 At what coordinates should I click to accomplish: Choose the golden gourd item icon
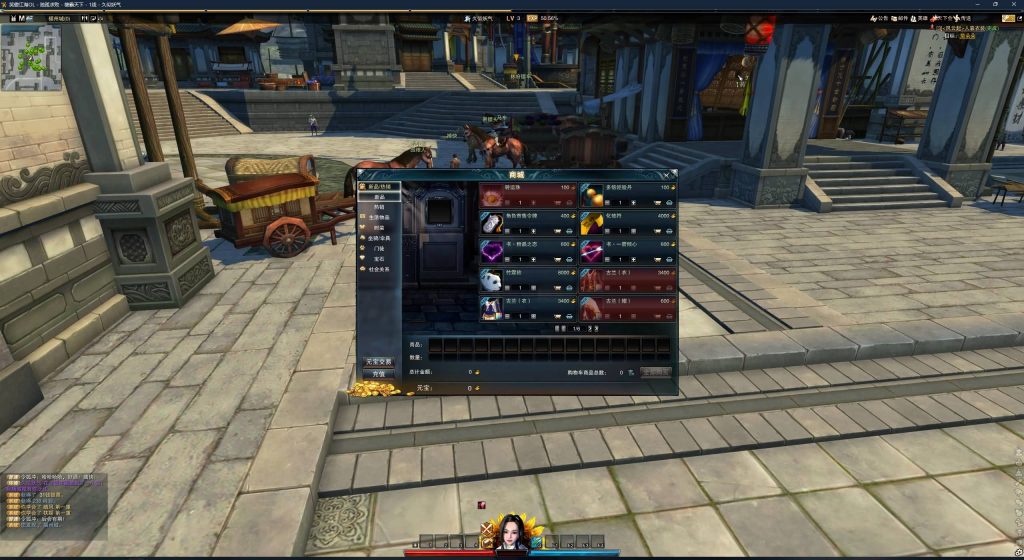point(592,195)
